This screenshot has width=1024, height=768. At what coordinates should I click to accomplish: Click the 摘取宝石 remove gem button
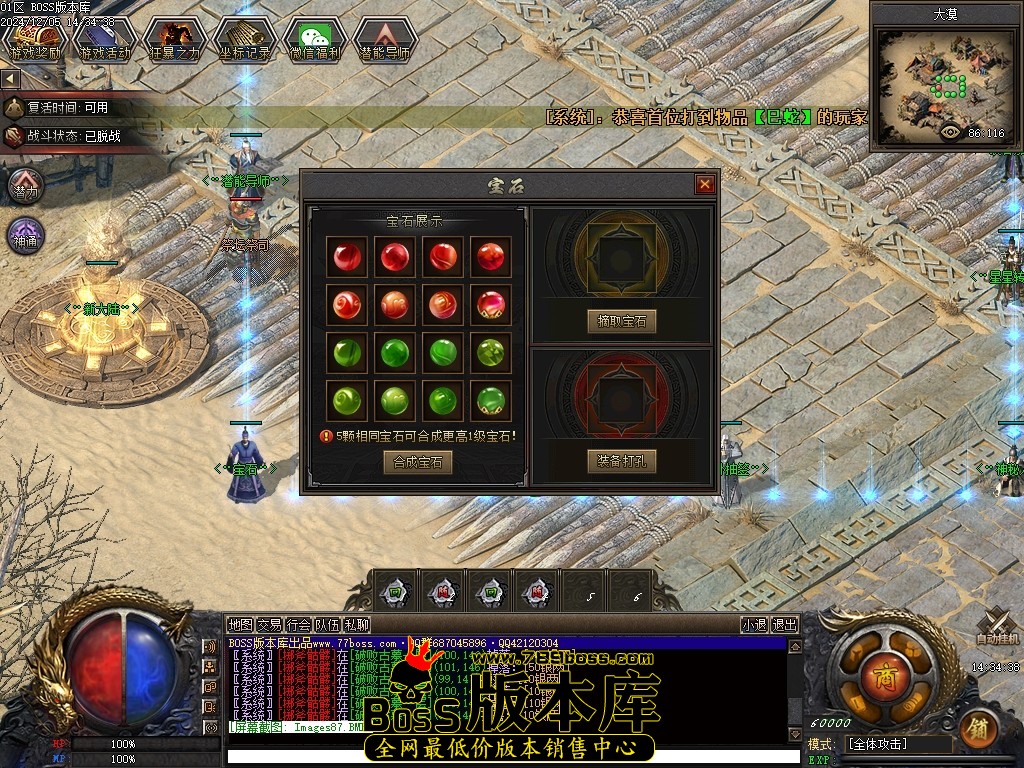coord(621,321)
